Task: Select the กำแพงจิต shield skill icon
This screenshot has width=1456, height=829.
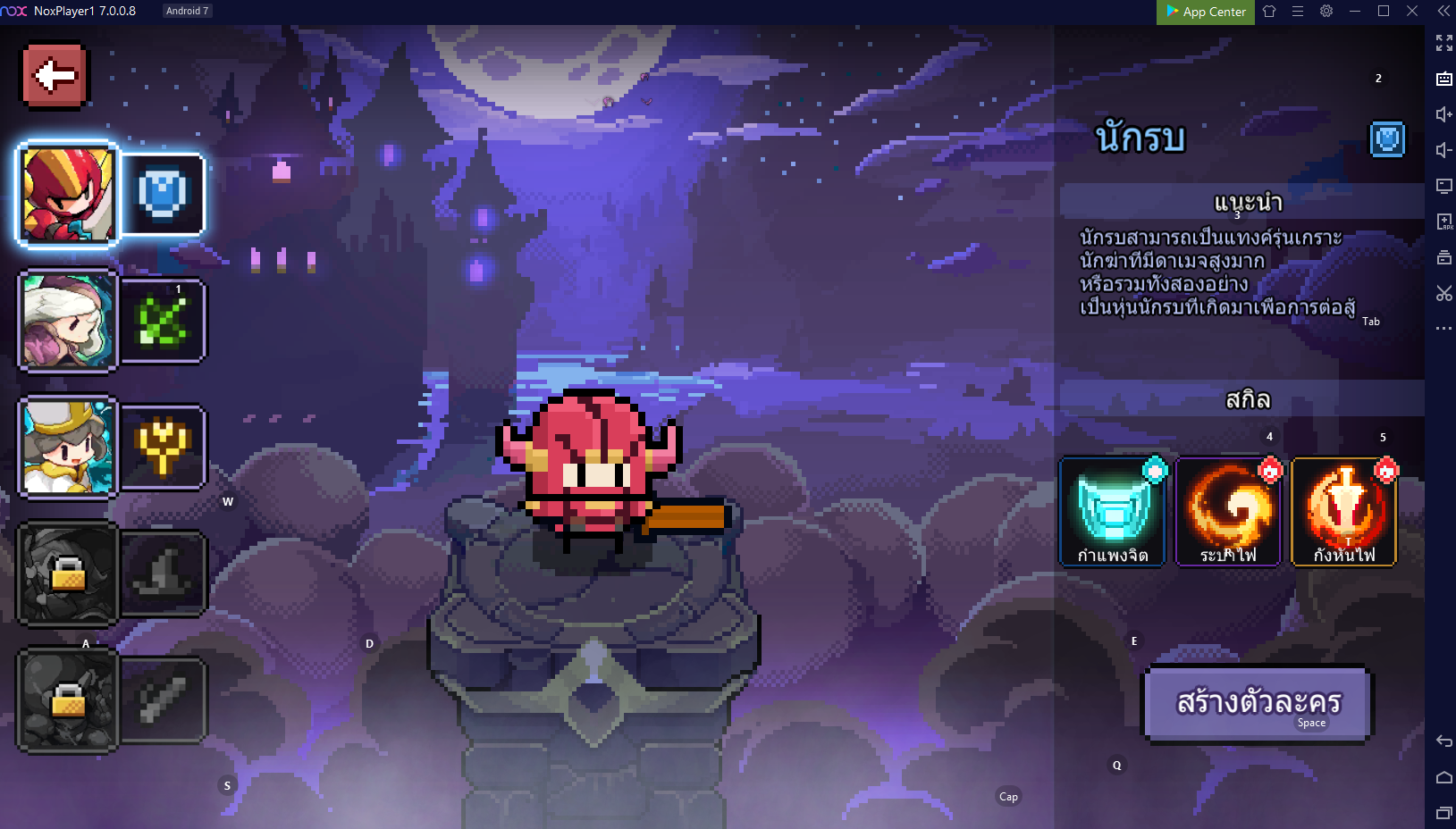Action: [x=1112, y=512]
